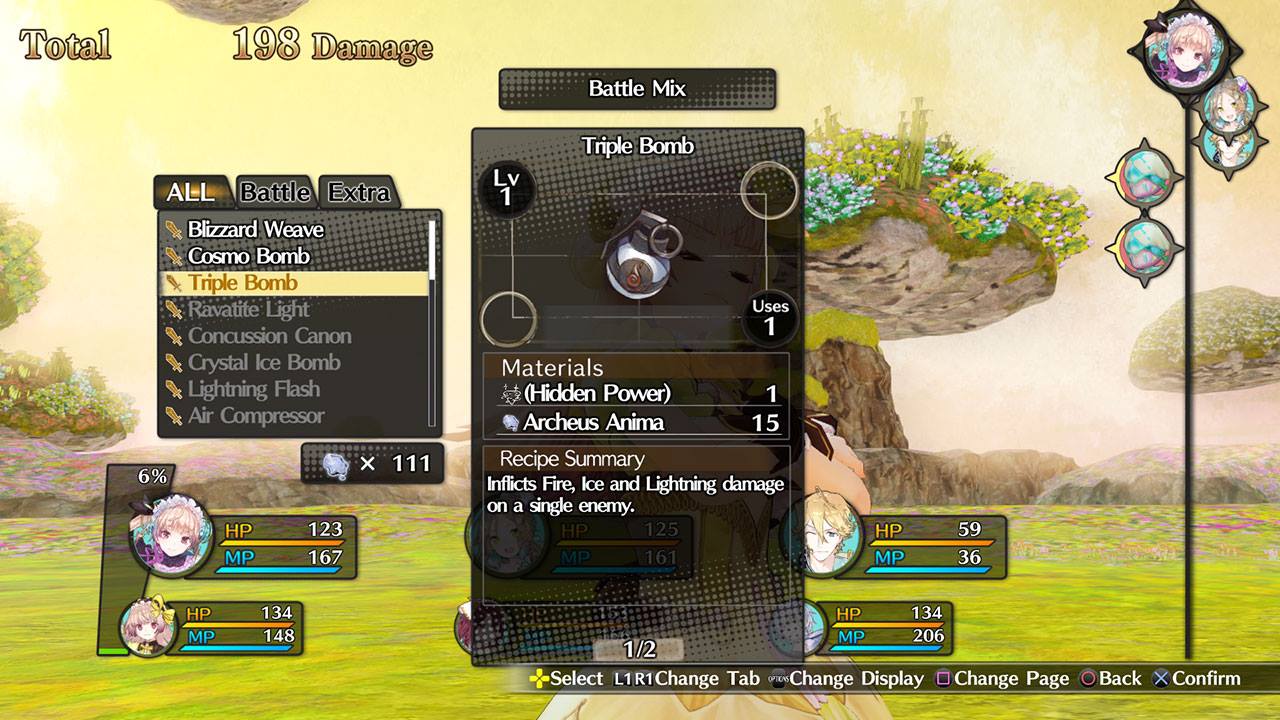Pick the Ravatite Light recipe
This screenshot has height=720, width=1280.
[x=248, y=310]
